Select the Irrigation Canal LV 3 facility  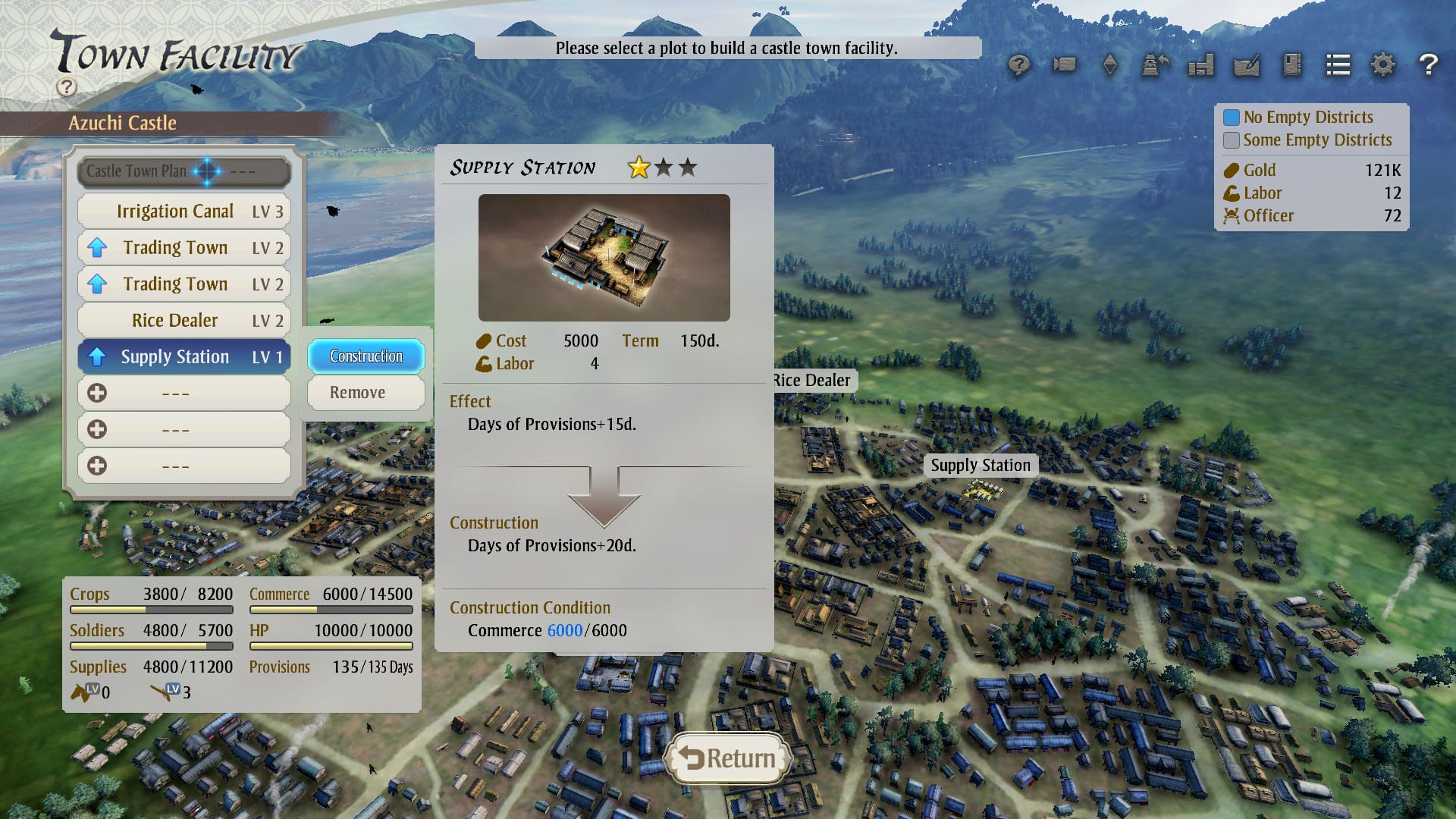[184, 212]
